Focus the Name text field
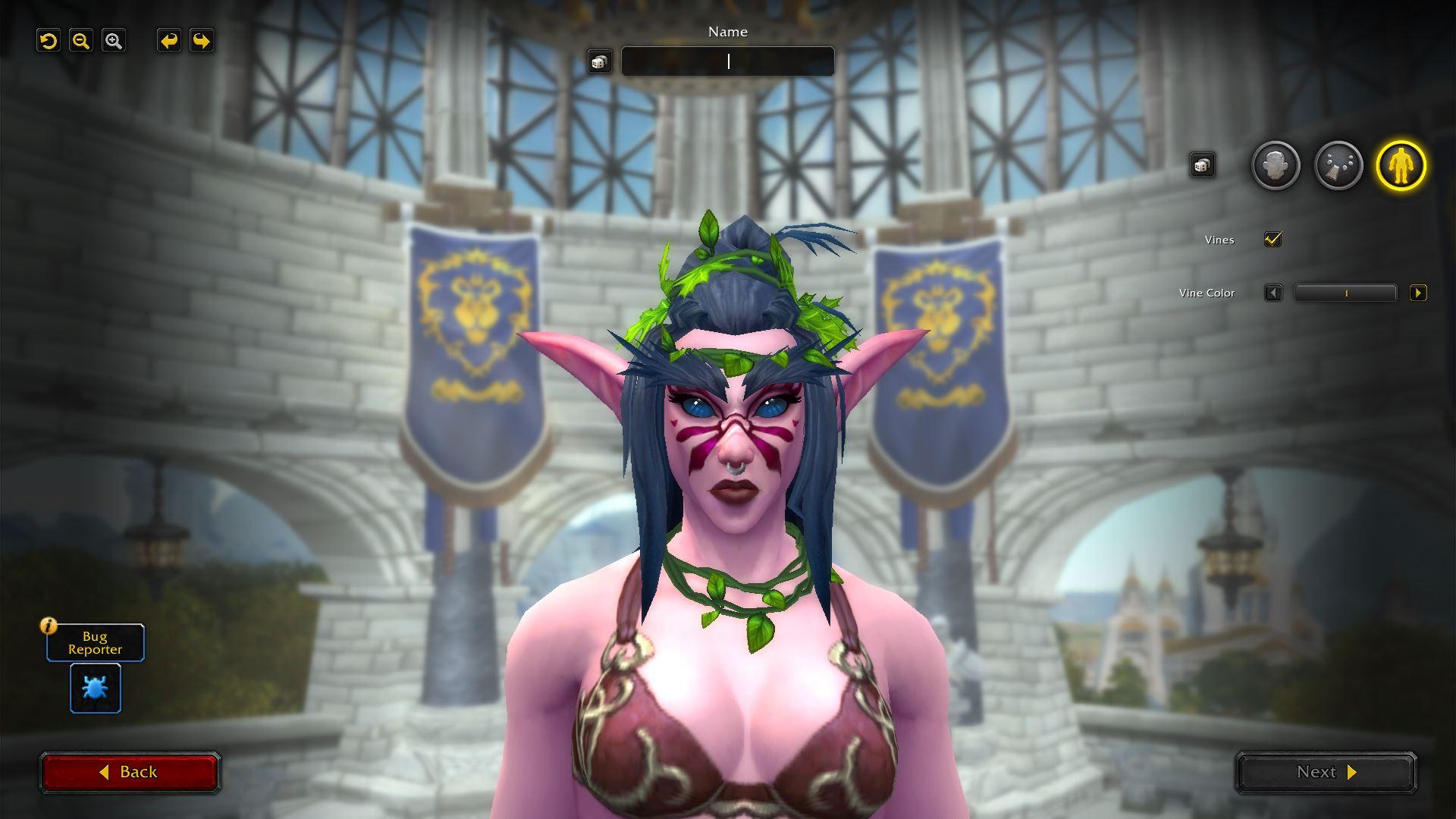The image size is (1456, 819). (728, 61)
